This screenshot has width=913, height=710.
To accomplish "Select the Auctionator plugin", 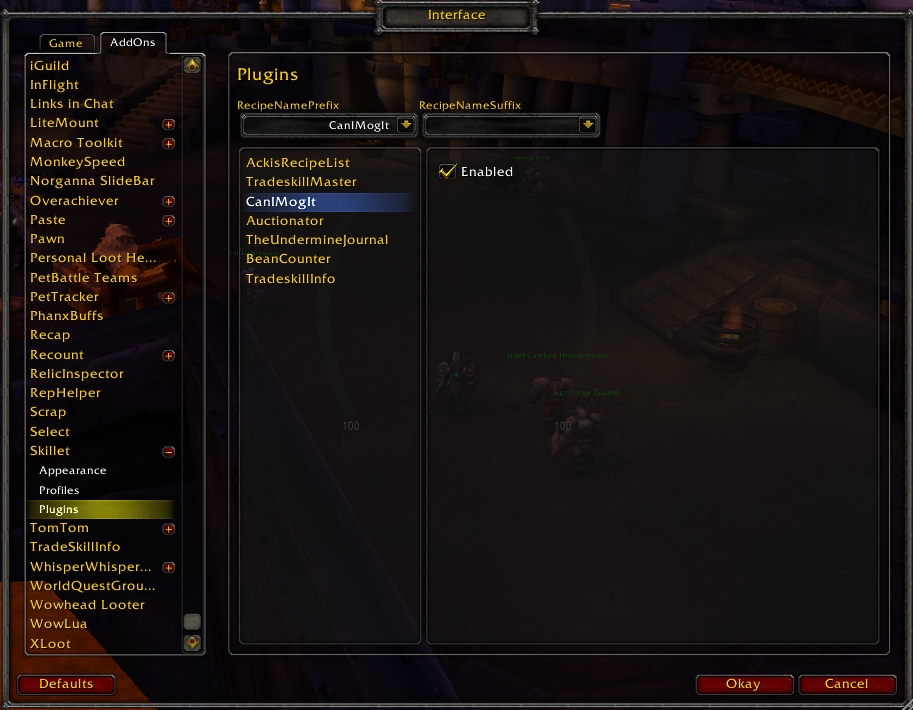I will [x=285, y=221].
